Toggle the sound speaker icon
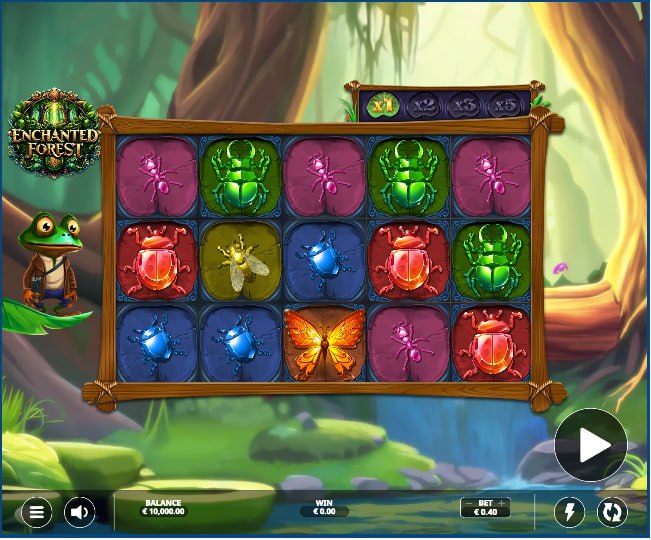 [x=80, y=513]
